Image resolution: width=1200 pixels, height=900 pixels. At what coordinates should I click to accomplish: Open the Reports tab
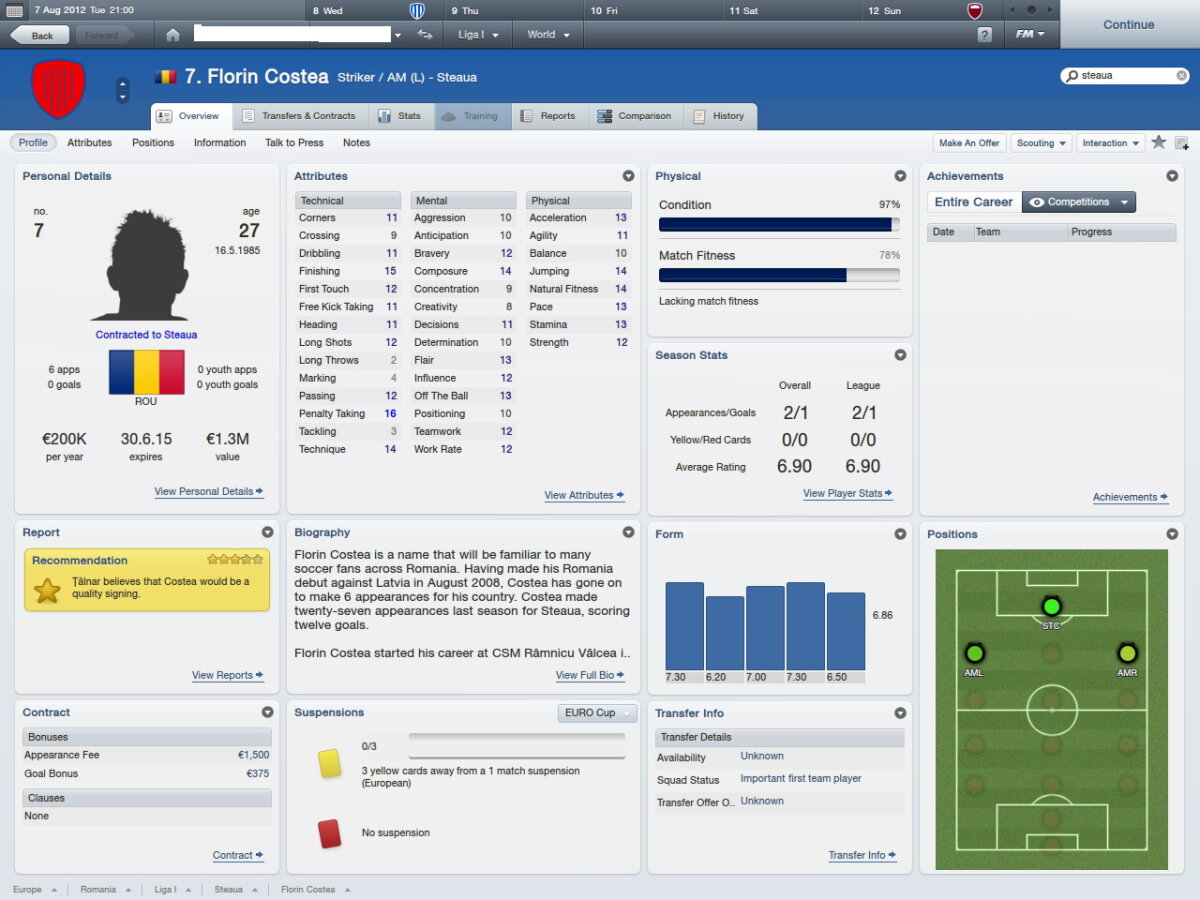pos(548,116)
